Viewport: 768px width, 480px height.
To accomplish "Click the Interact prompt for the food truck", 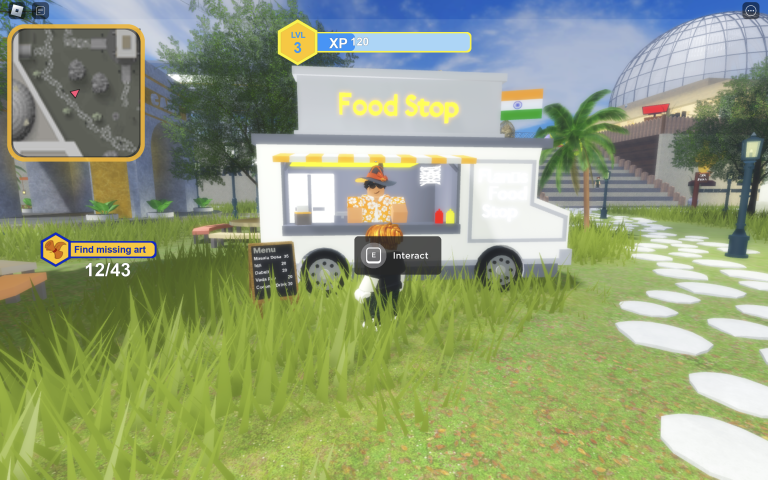I will pyautogui.click(x=398, y=255).
